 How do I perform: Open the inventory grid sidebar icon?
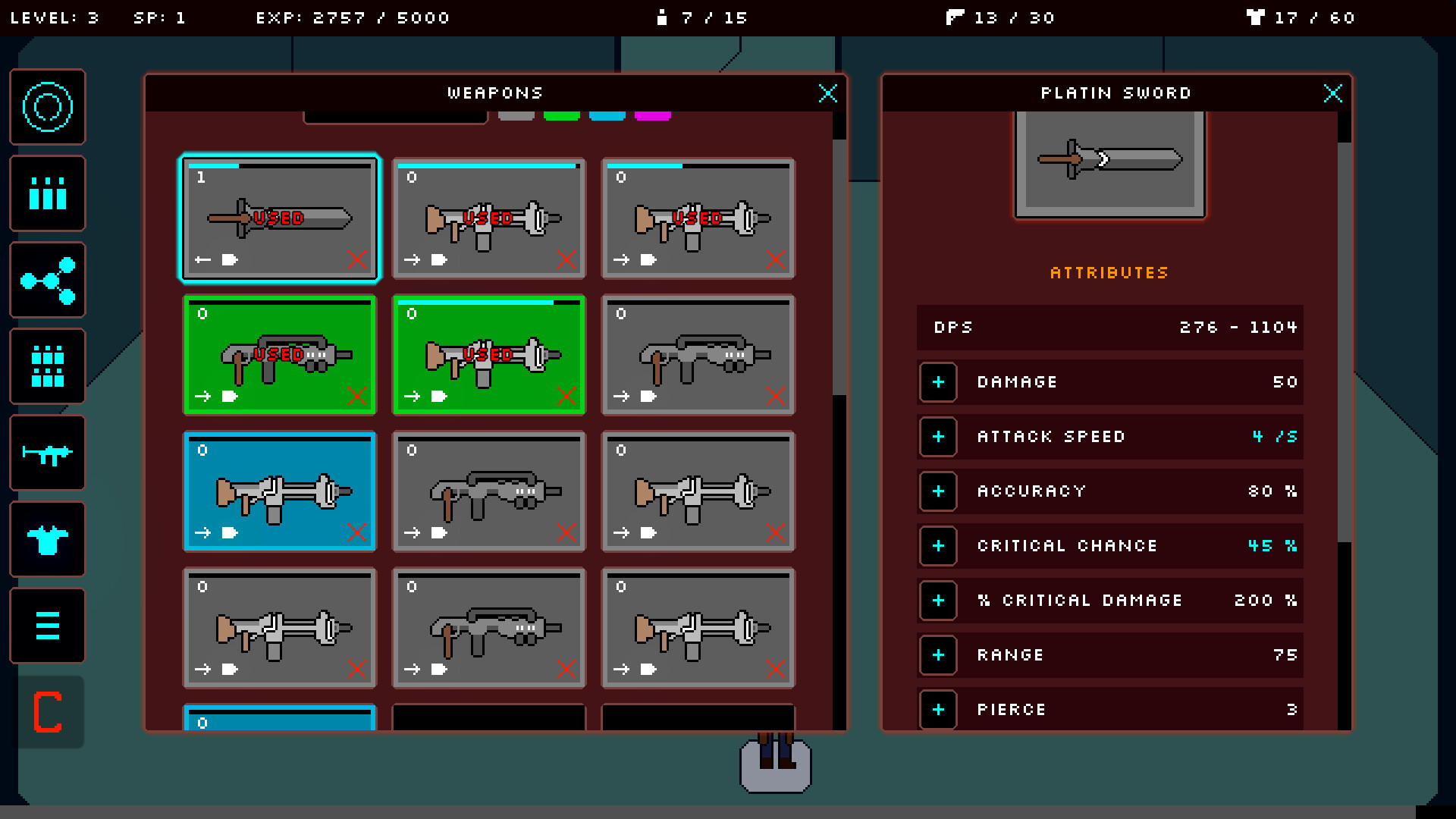(47, 366)
